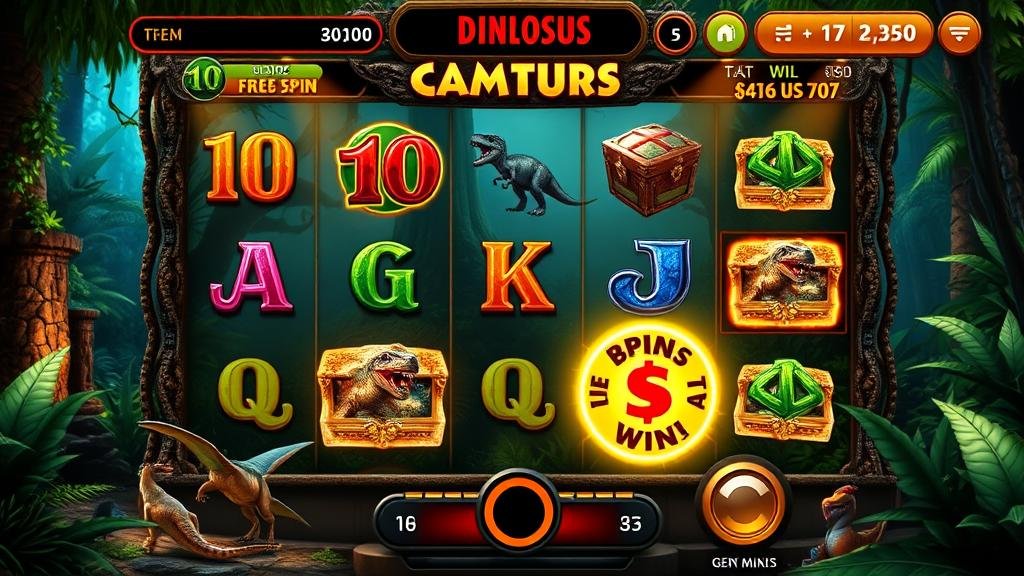Tap the round counter button showing 5
The height and width of the screenshot is (576, 1024).
(675, 34)
